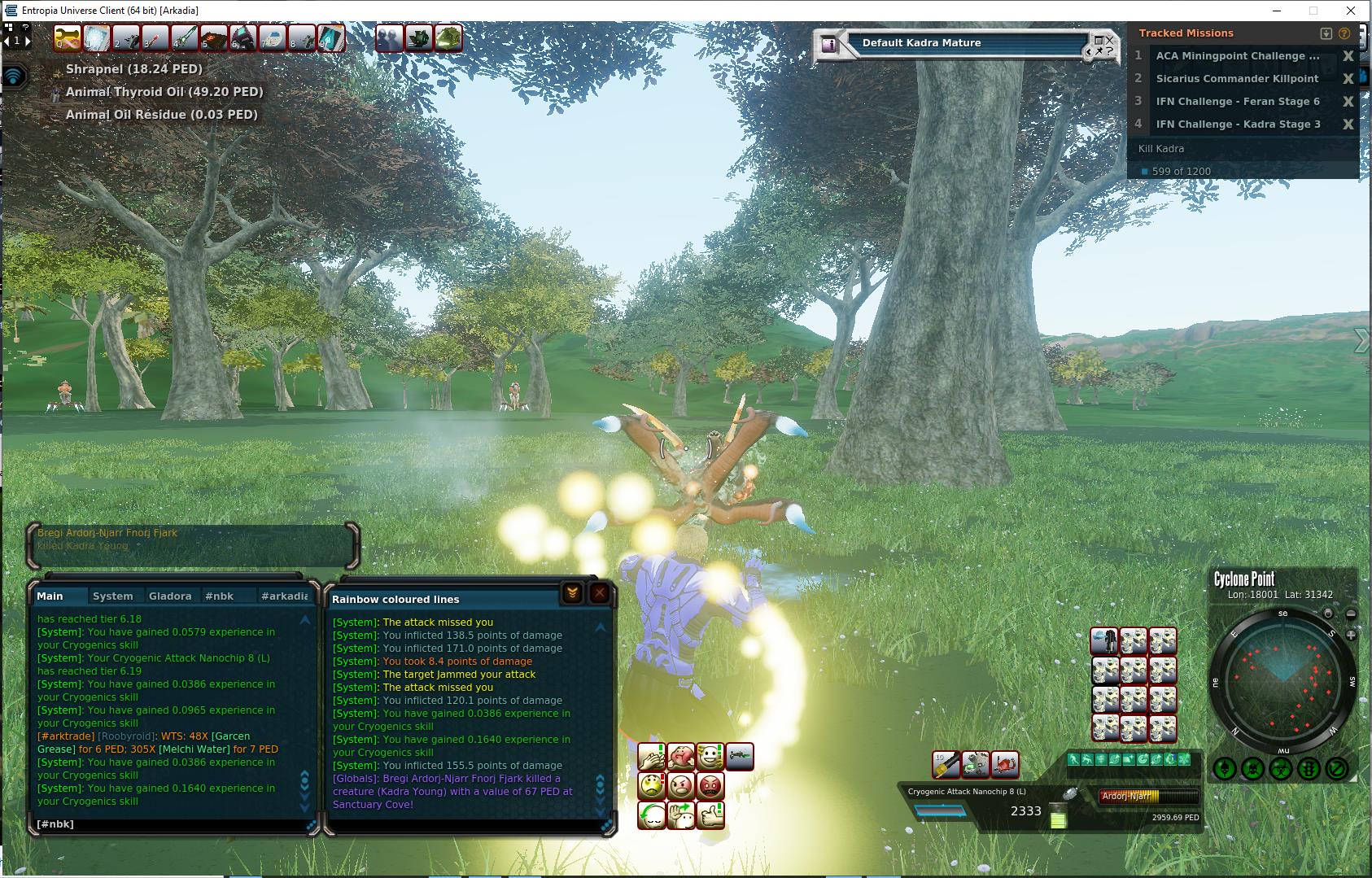Click the chat input field
1372x878 pixels.
[171, 824]
